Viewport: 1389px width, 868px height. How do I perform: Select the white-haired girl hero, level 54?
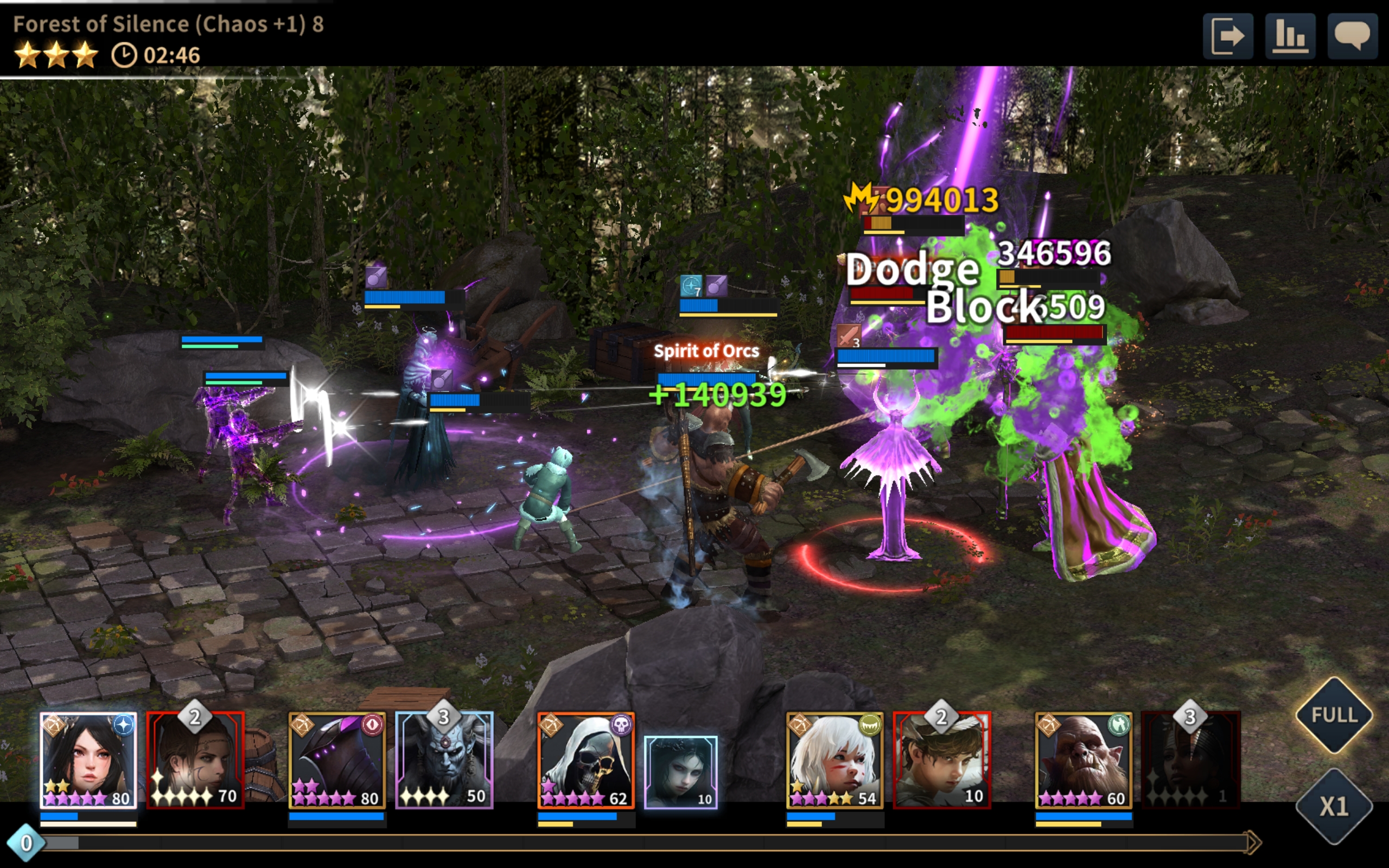click(x=834, y=760)
